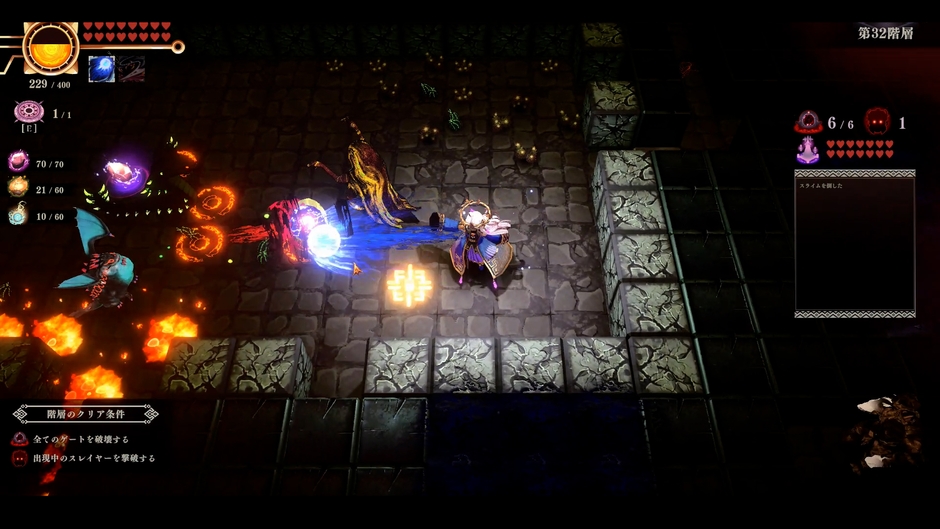The width and height of the screenshot is (940, 529).
Task: Click the red slayer face icon
Action: (877, 122)
